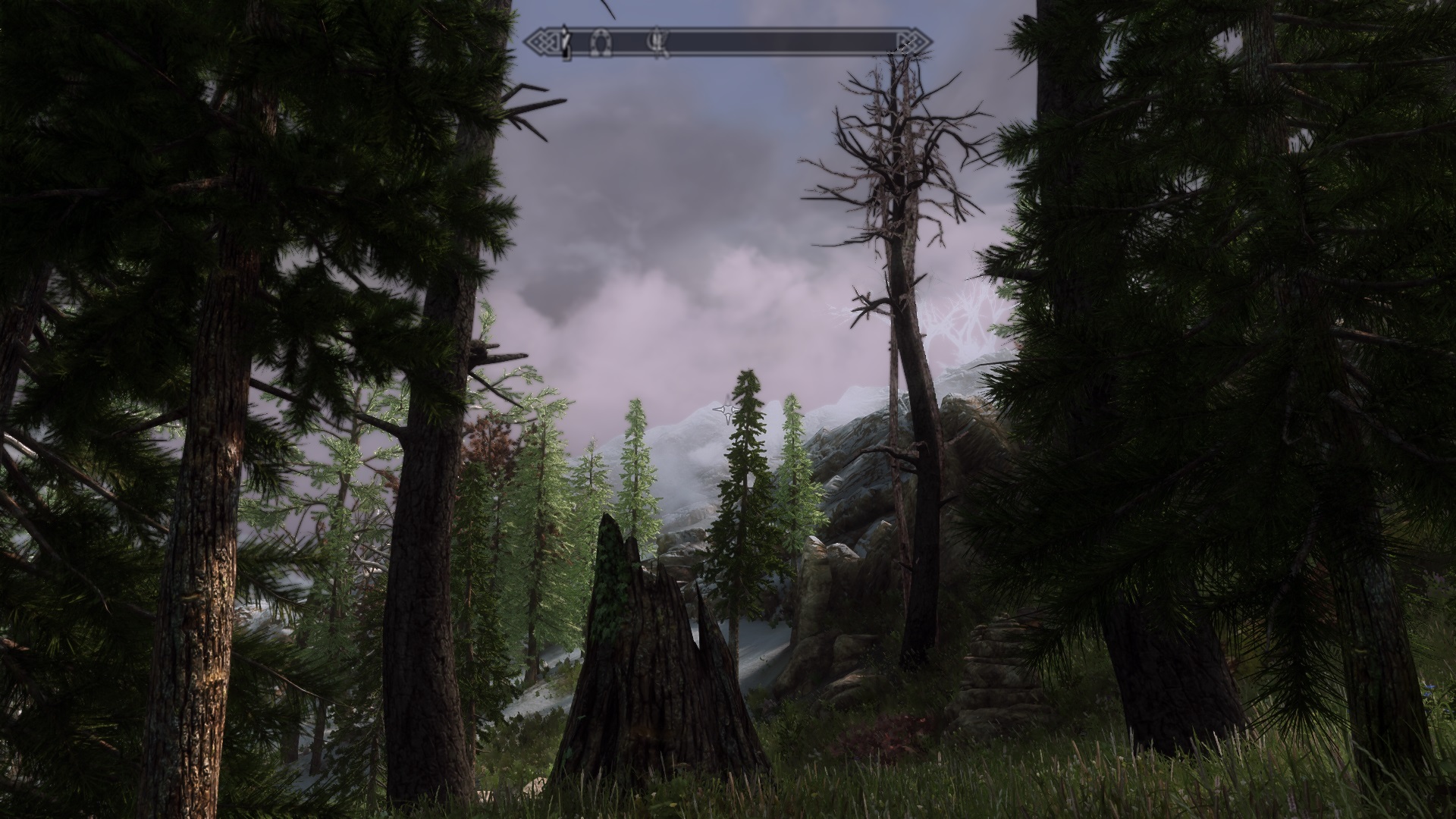The height and width of the screenshot is (819, 1456).
Task: Click the left knotwork cap of the effects bar
Action: (543, 42)
